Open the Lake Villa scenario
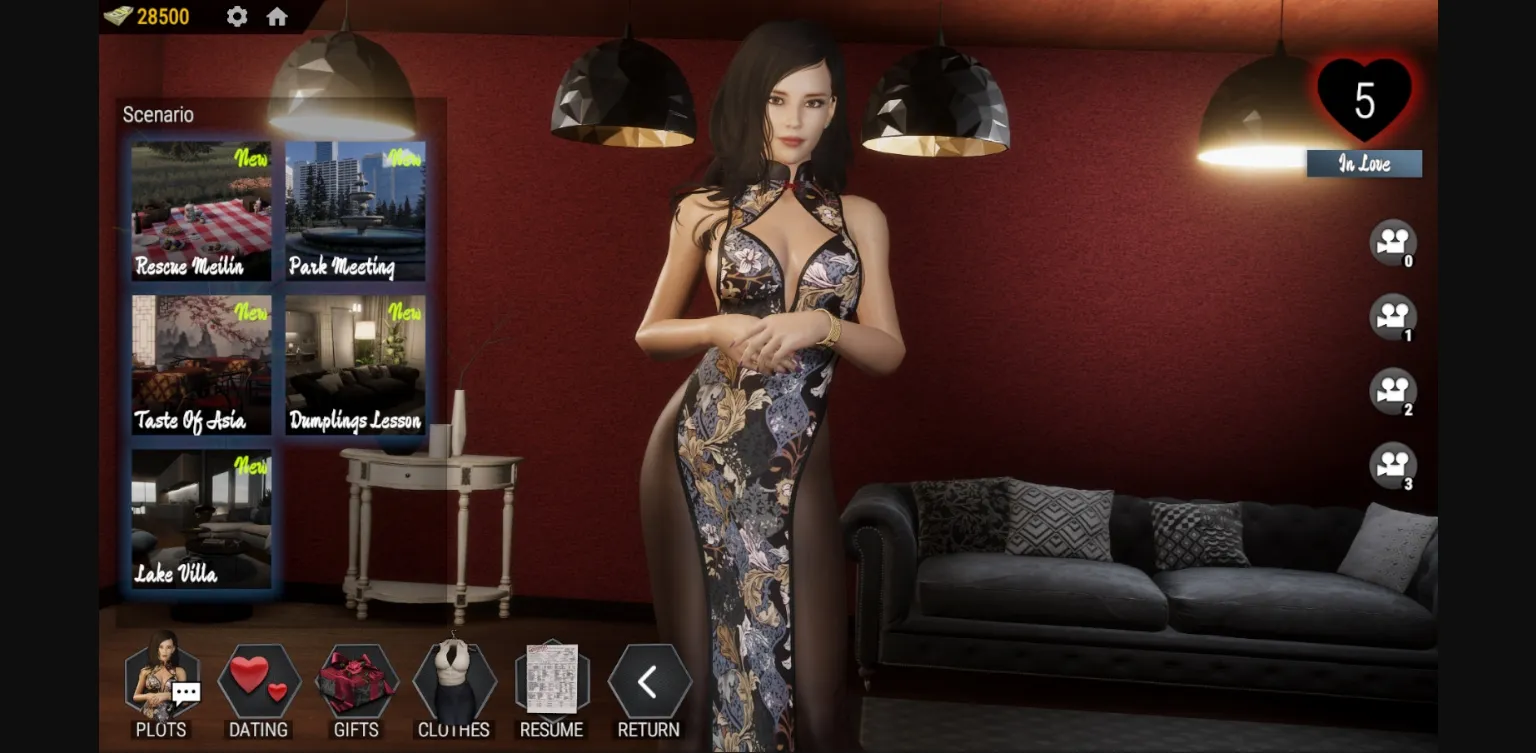 (200, 519)
